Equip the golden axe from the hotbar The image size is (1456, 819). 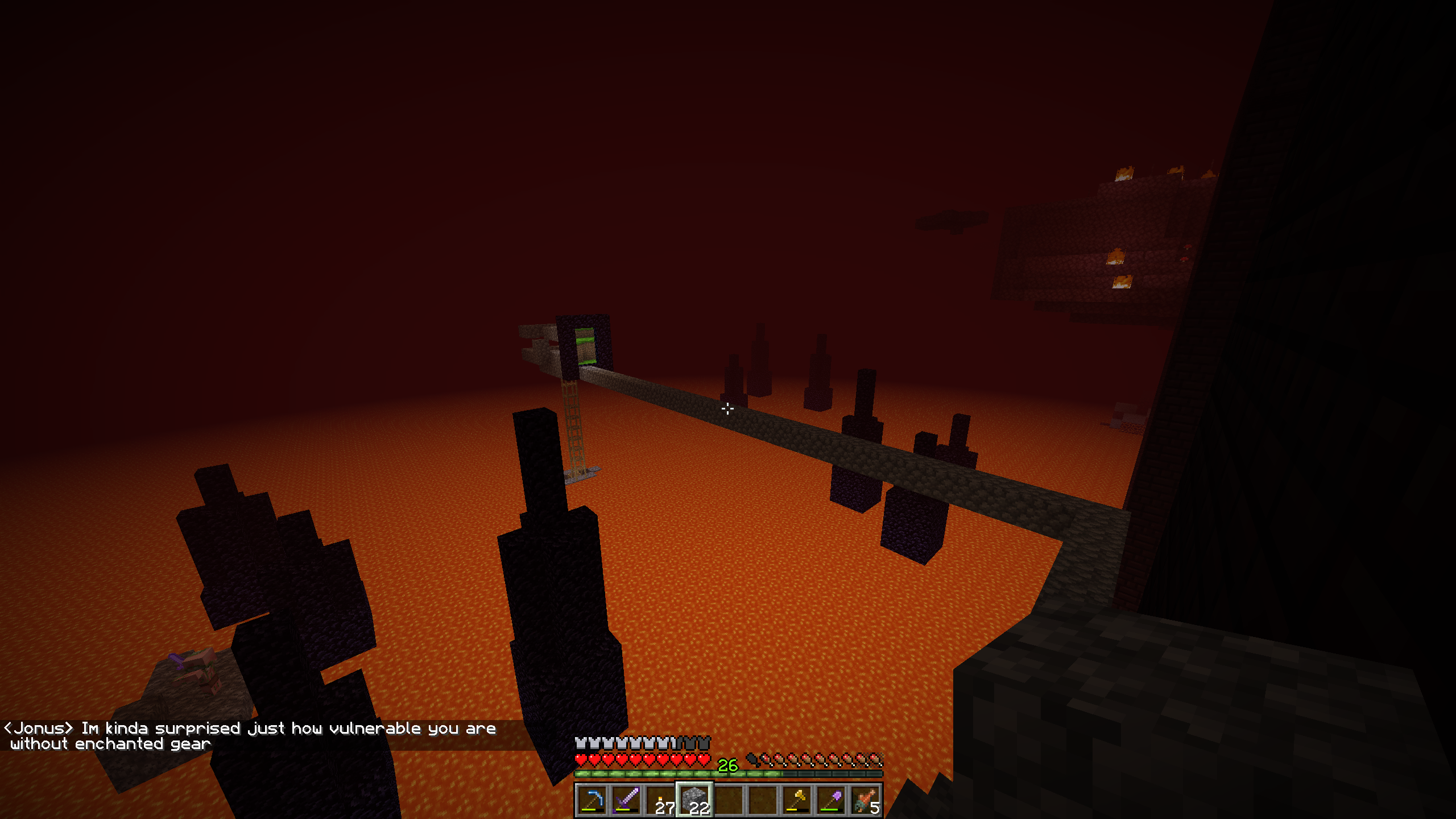[x=797, y=801]
